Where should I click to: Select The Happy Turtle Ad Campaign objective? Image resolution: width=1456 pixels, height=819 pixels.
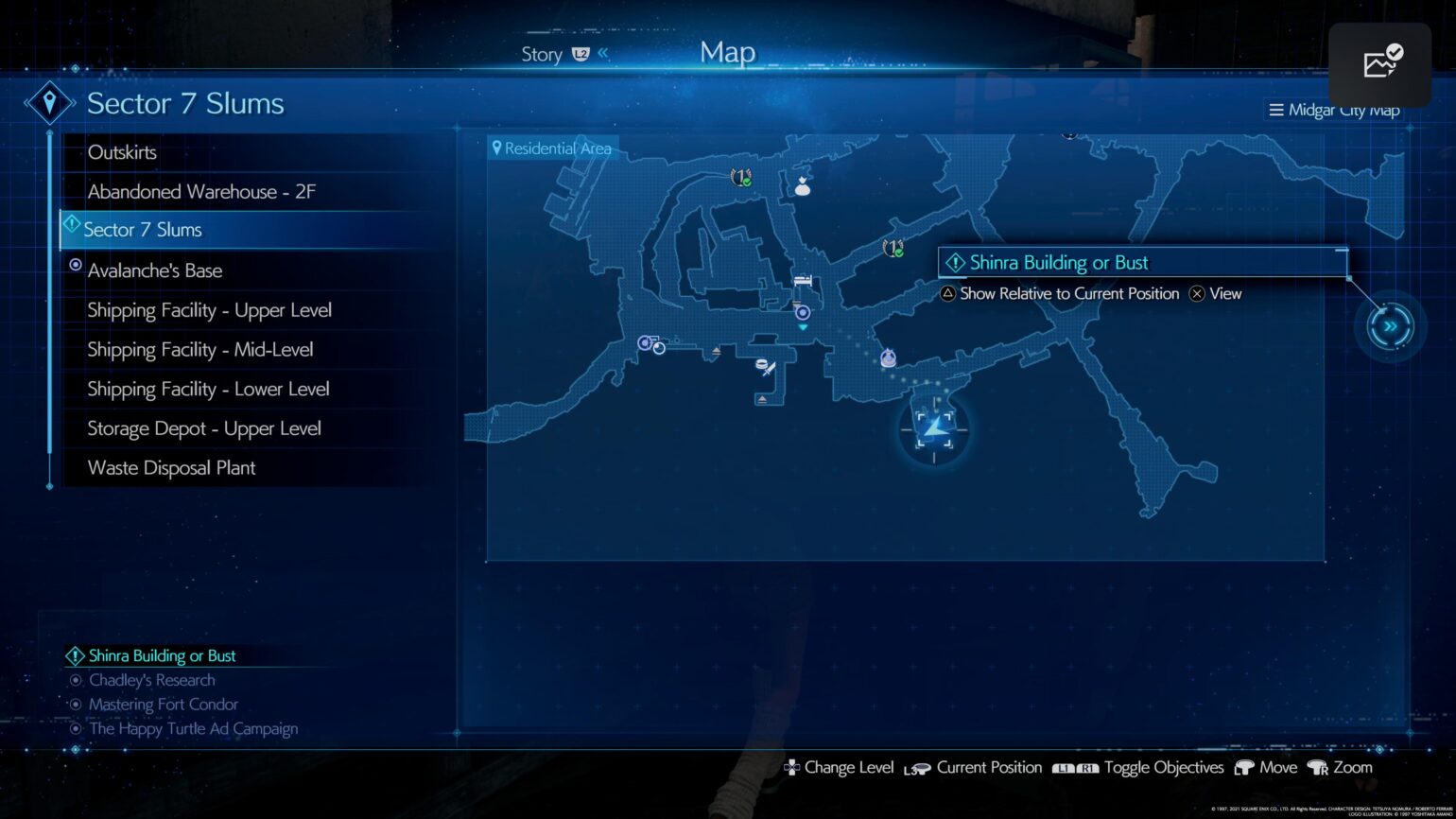[193, 729]
